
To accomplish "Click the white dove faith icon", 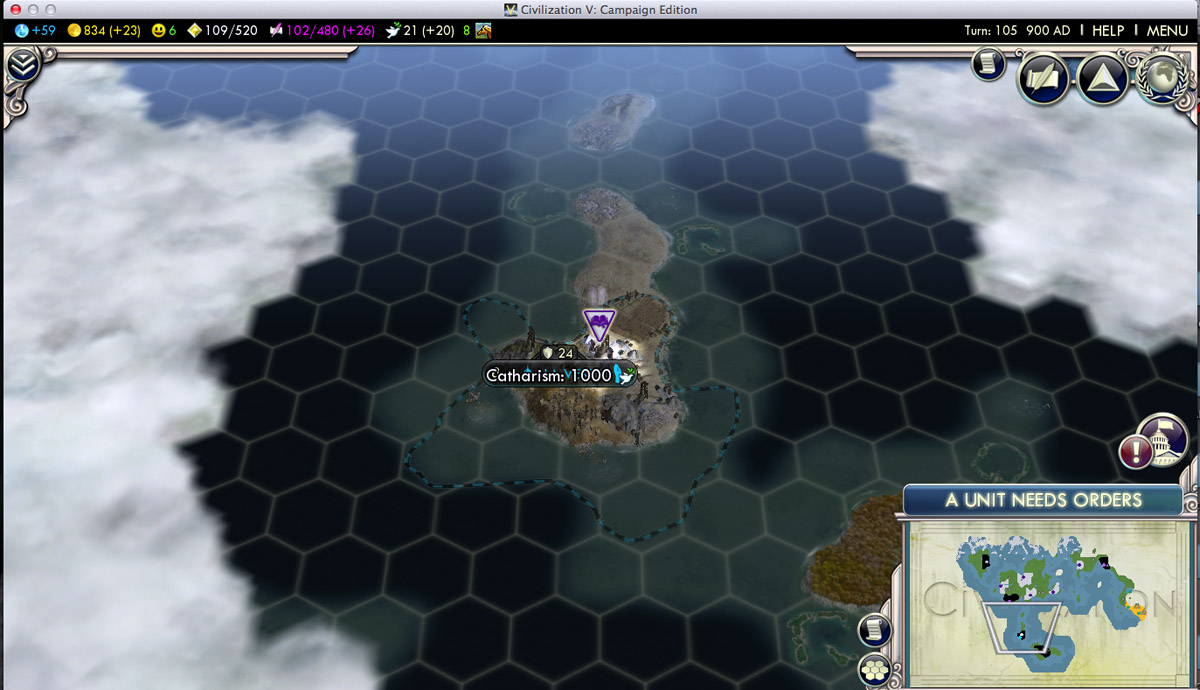I will (x=394, y=30).
